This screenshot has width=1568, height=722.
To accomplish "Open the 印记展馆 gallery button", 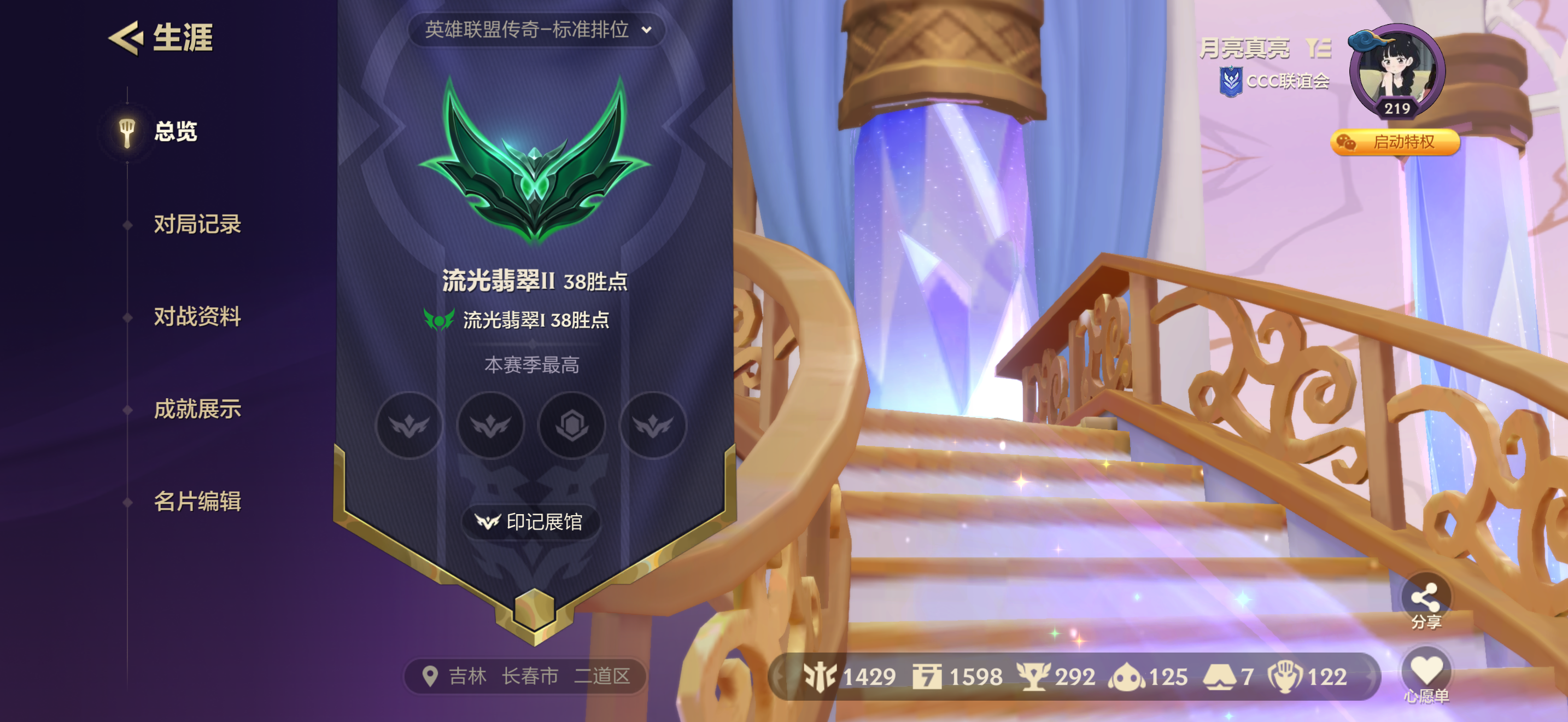I will (x=530, y=522).
